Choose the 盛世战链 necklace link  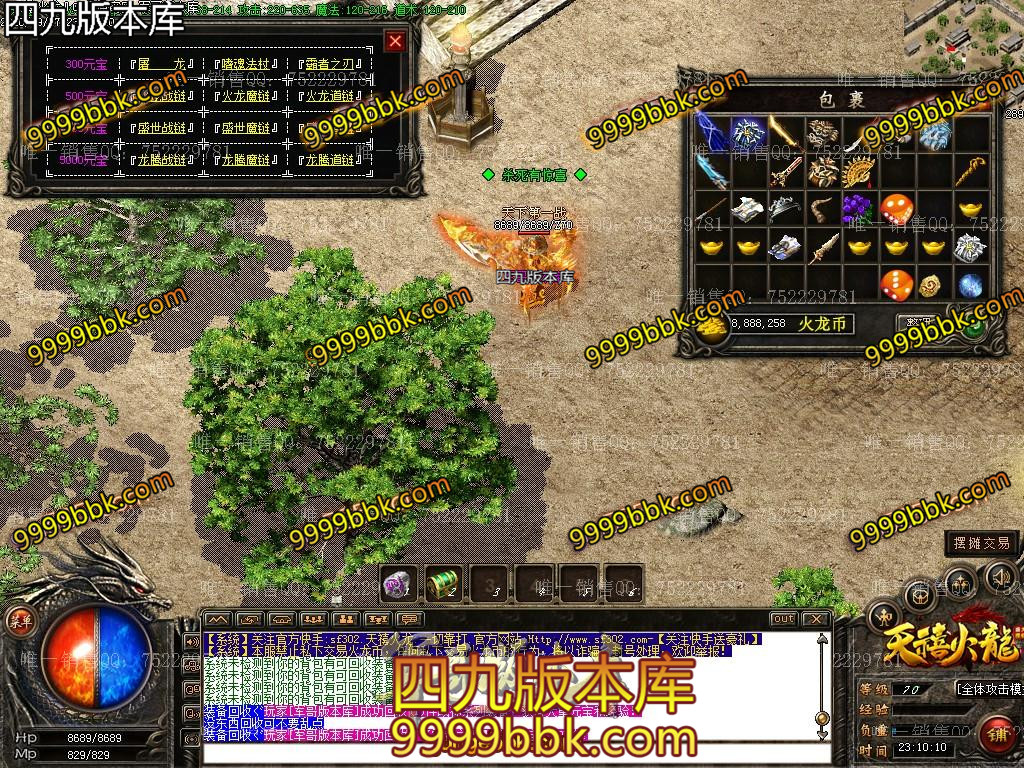(x=163, y=128)
